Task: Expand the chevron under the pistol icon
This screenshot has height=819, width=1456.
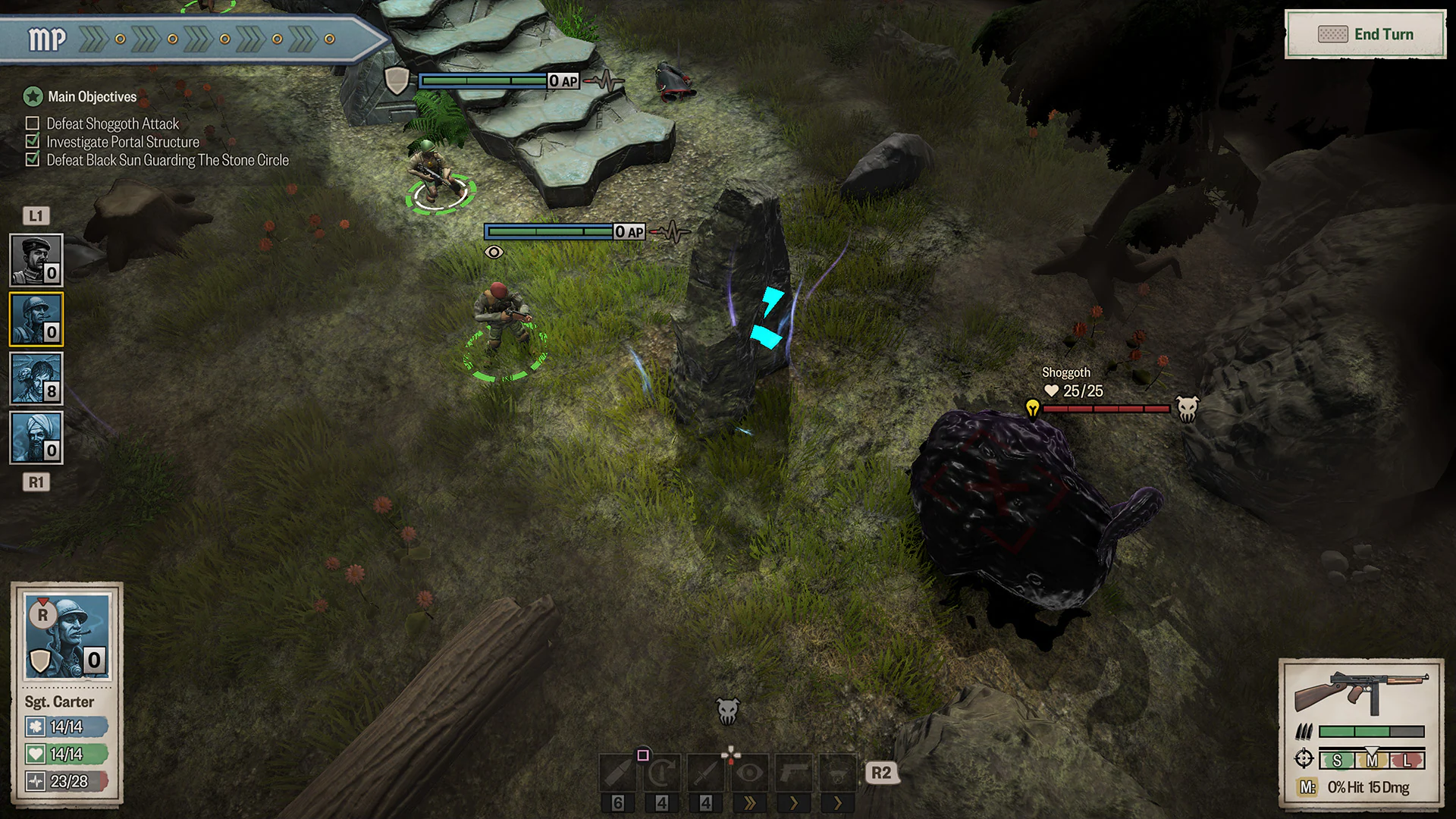Action: click(795, 803)
